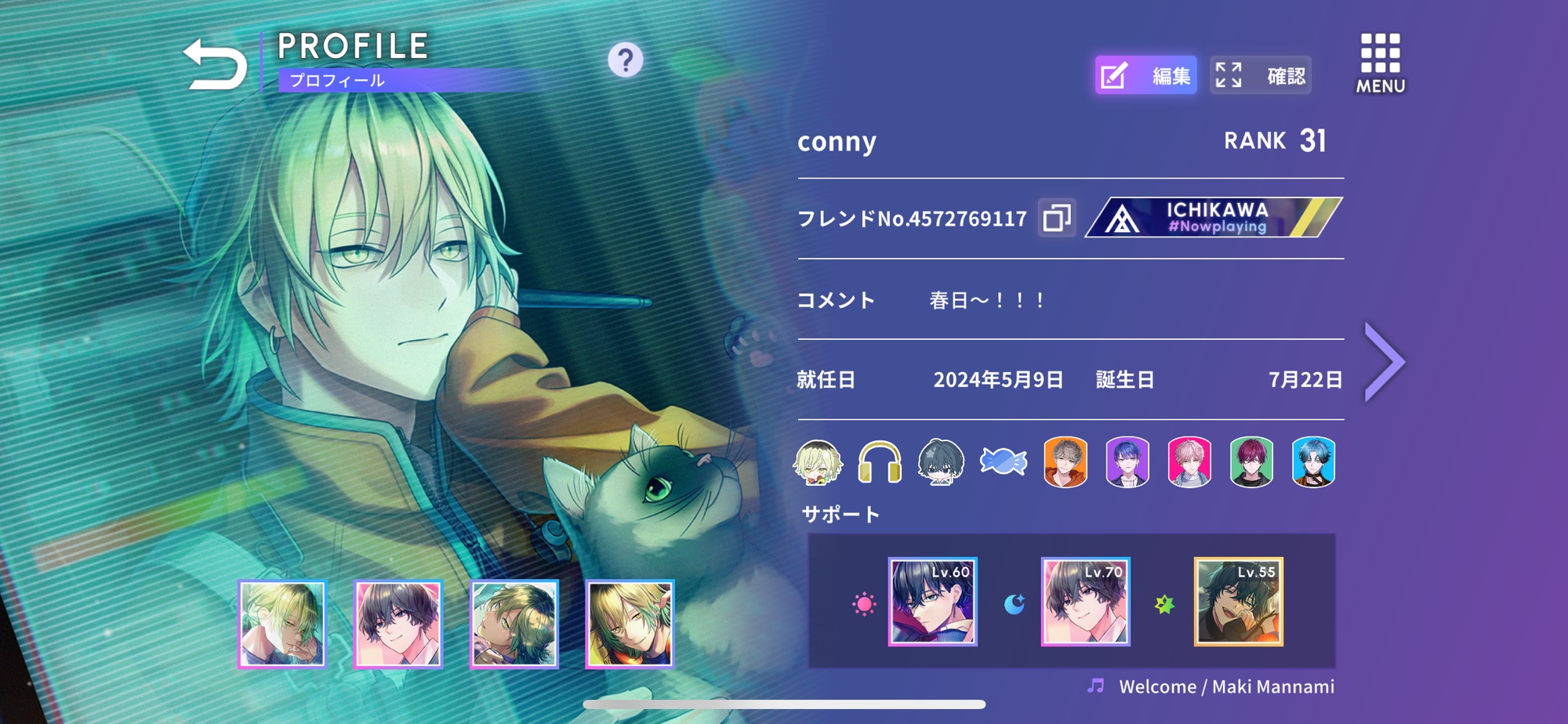Tap the 編集 edit button
This screenshot has height=724, width=1568.
pyautogui.click(x=1145, y=75)
